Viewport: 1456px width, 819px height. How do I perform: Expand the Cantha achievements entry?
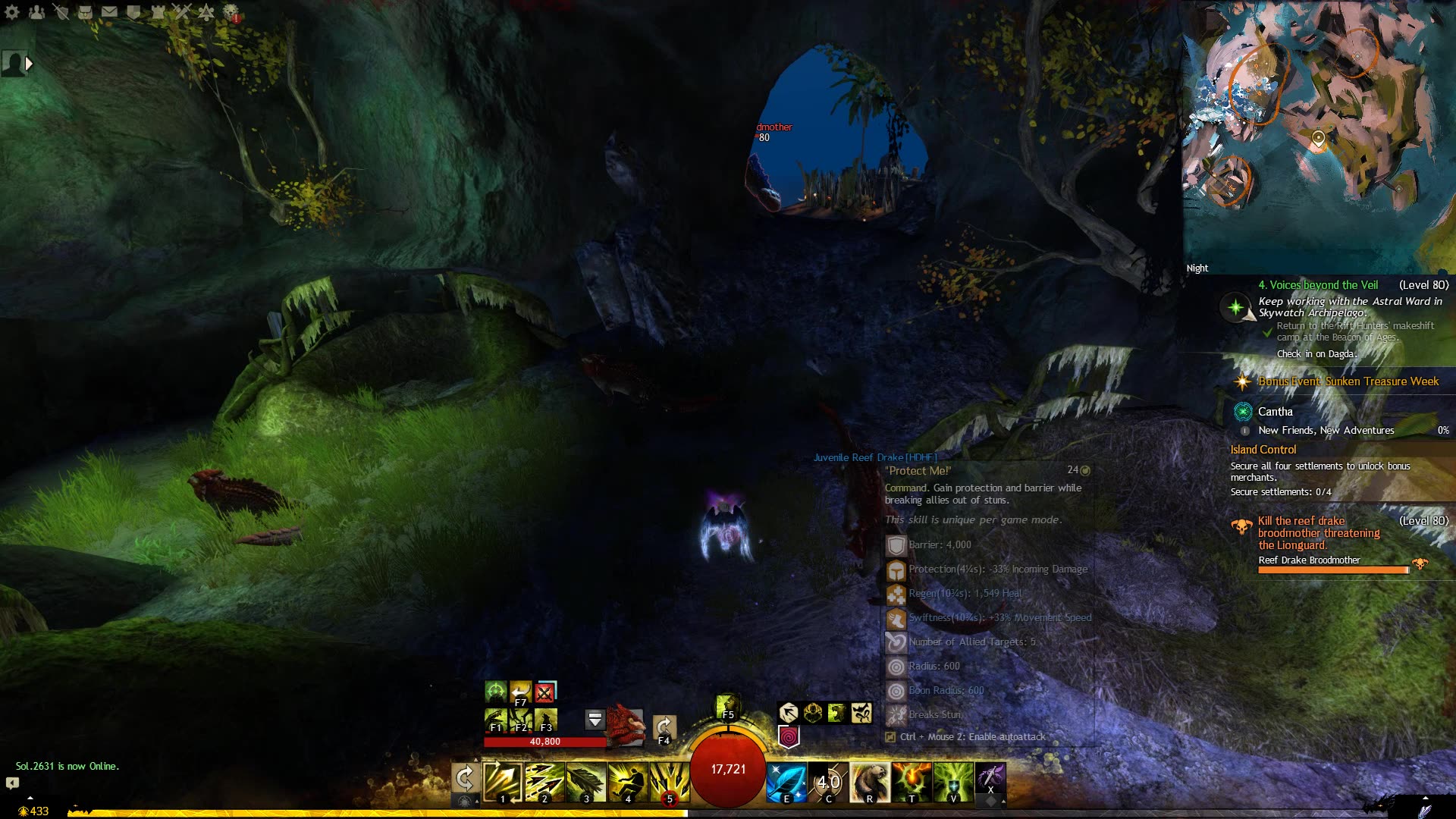pyautogui.click(x=1276, y=411)
